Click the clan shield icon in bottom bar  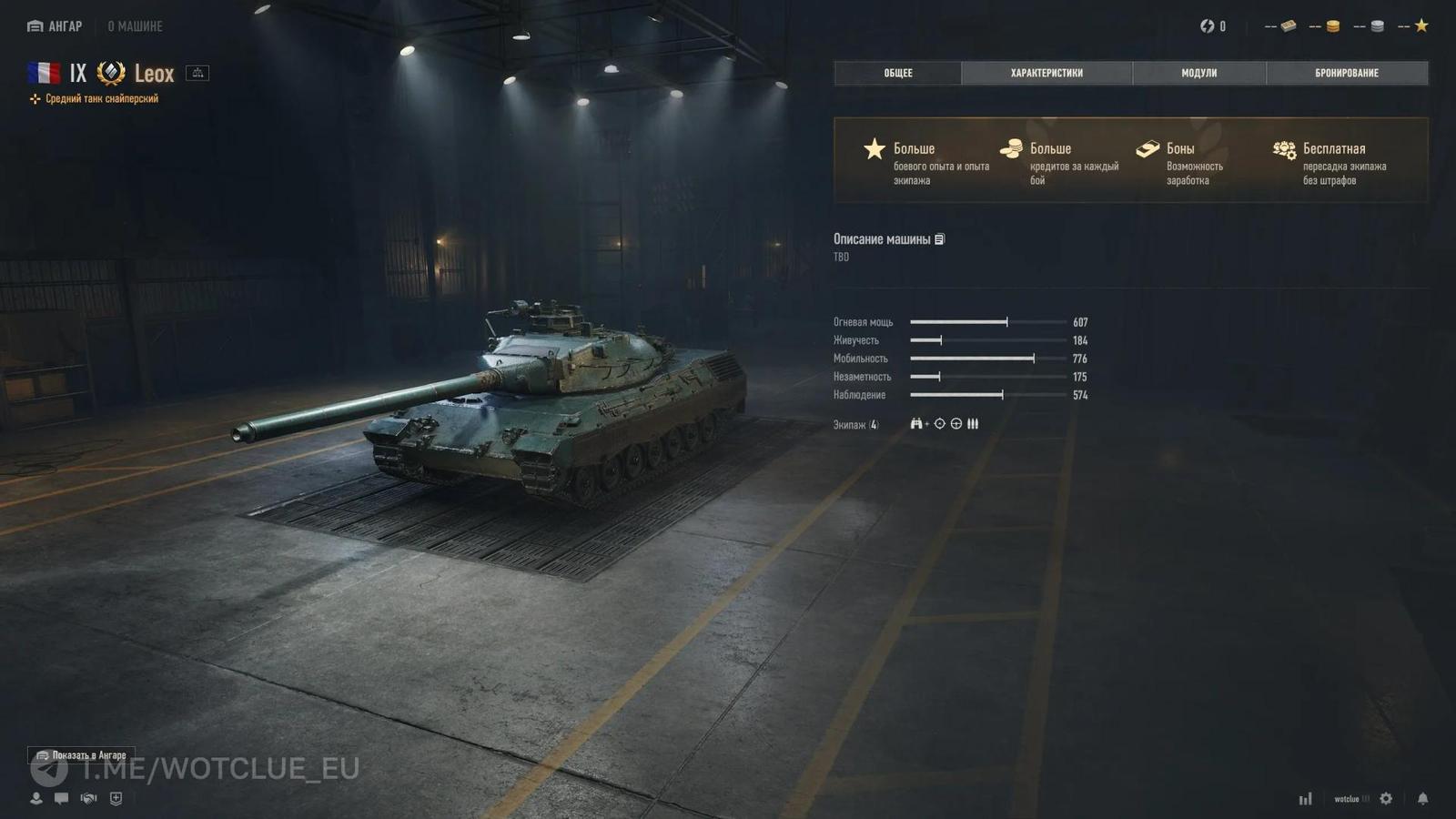click(x=114, y=798)
